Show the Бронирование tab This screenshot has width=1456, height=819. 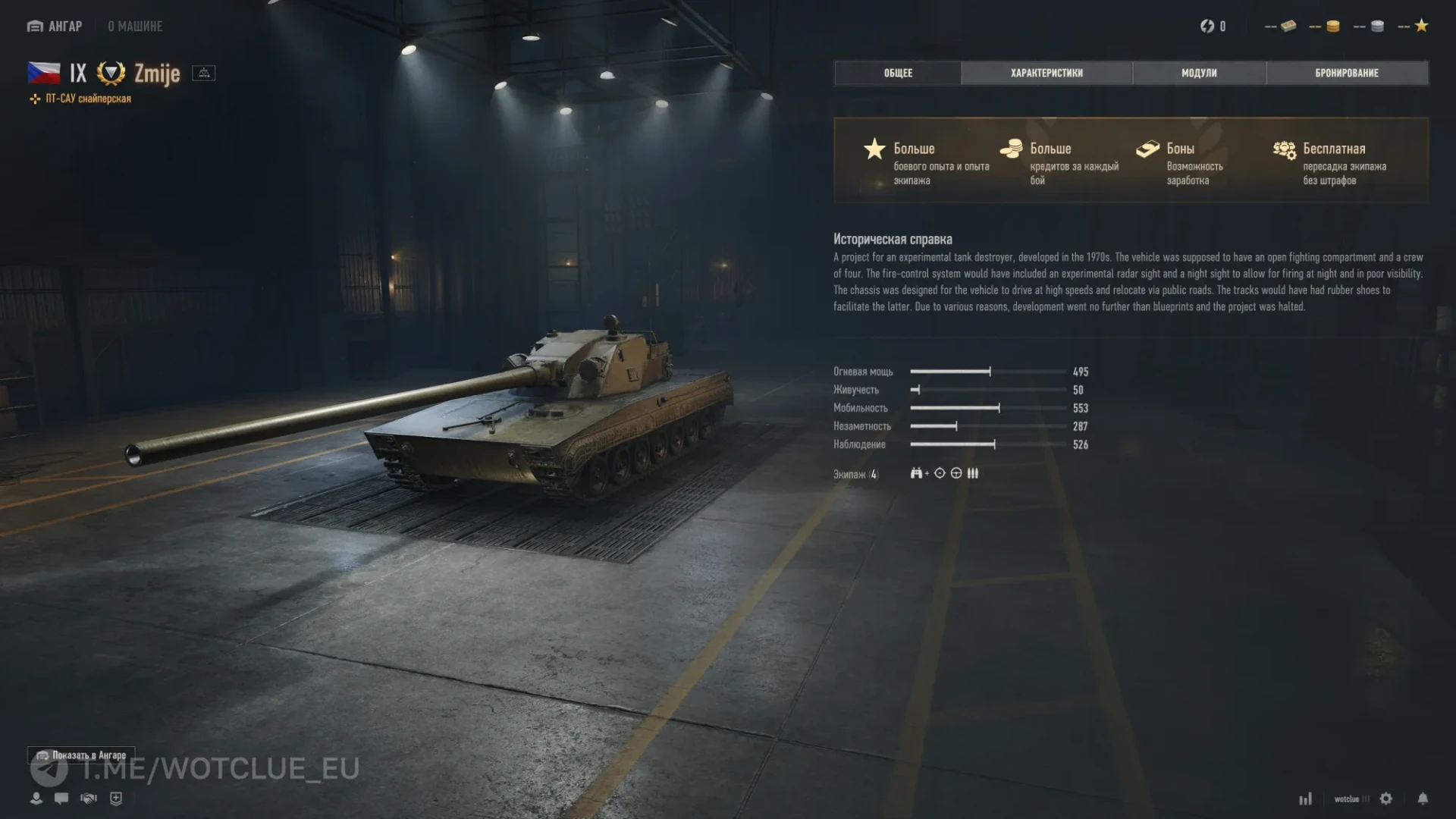(1347, 73)
